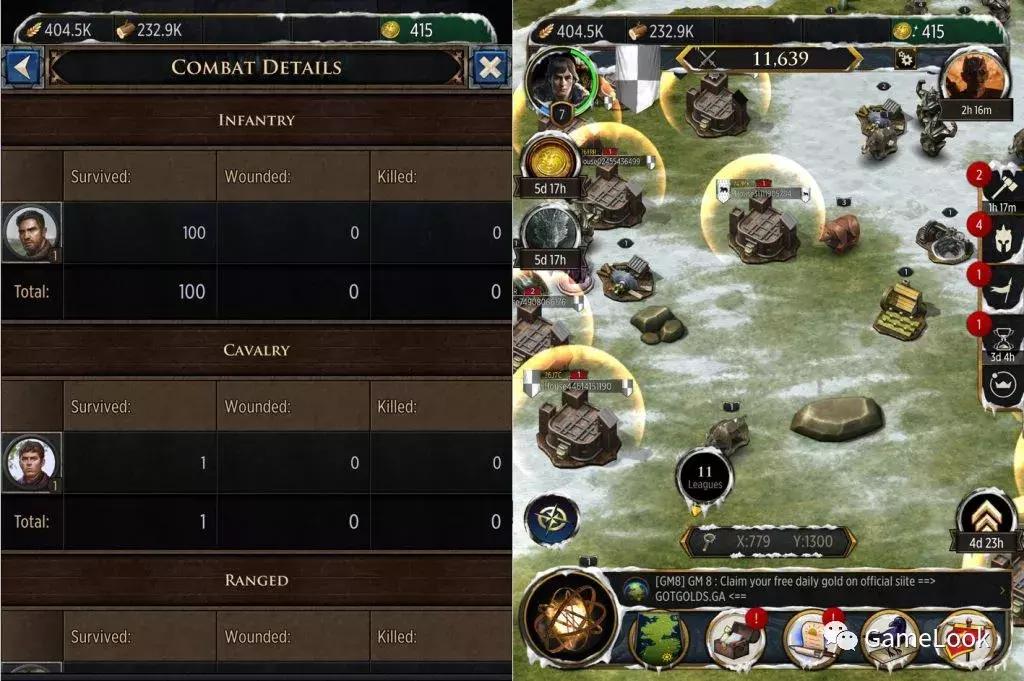Open the banner flag icon
This screenshot has height=681, width=1024.
click(x=1000, y=290)
